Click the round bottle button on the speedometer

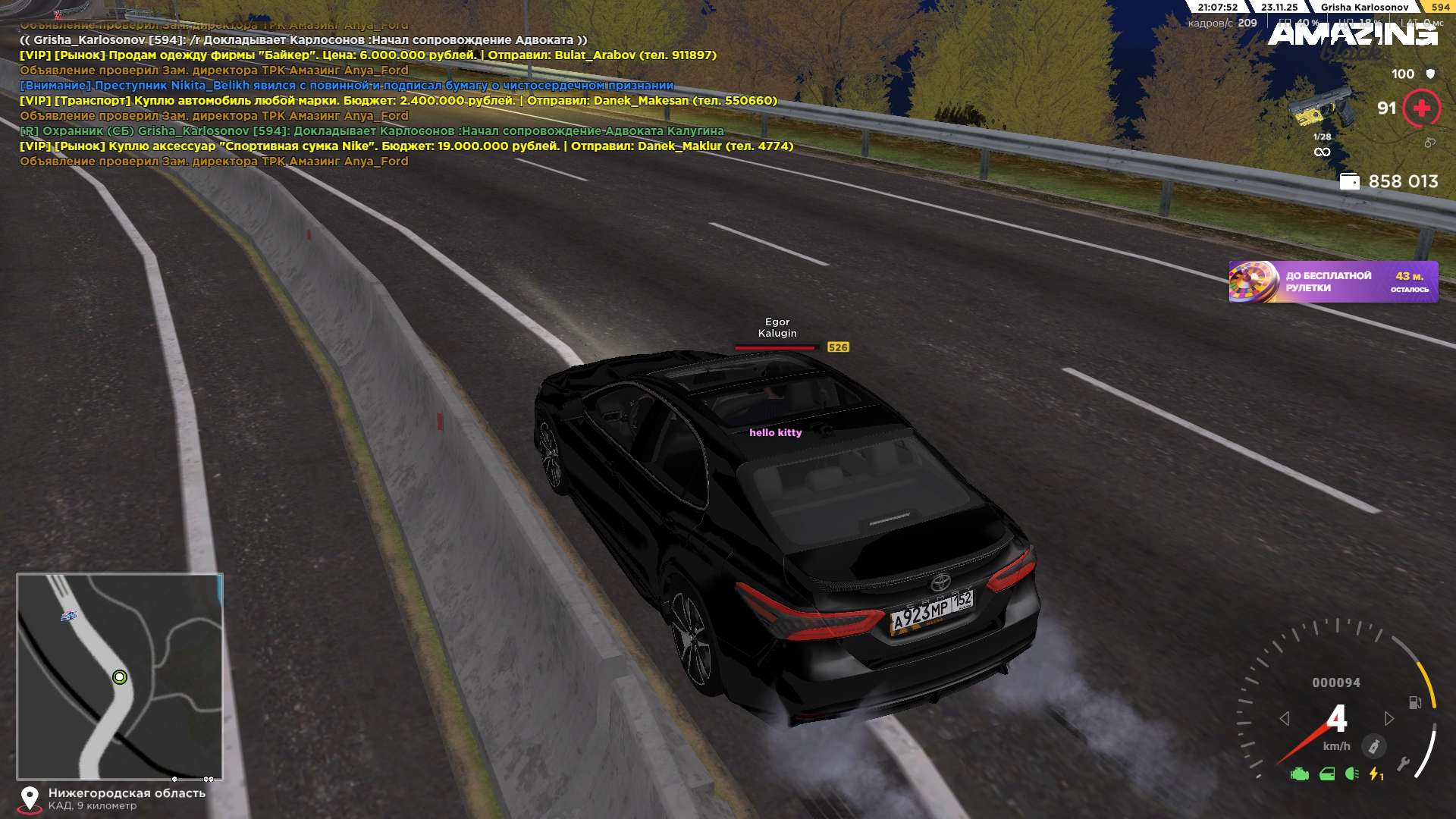click(x=1373, y=746)
